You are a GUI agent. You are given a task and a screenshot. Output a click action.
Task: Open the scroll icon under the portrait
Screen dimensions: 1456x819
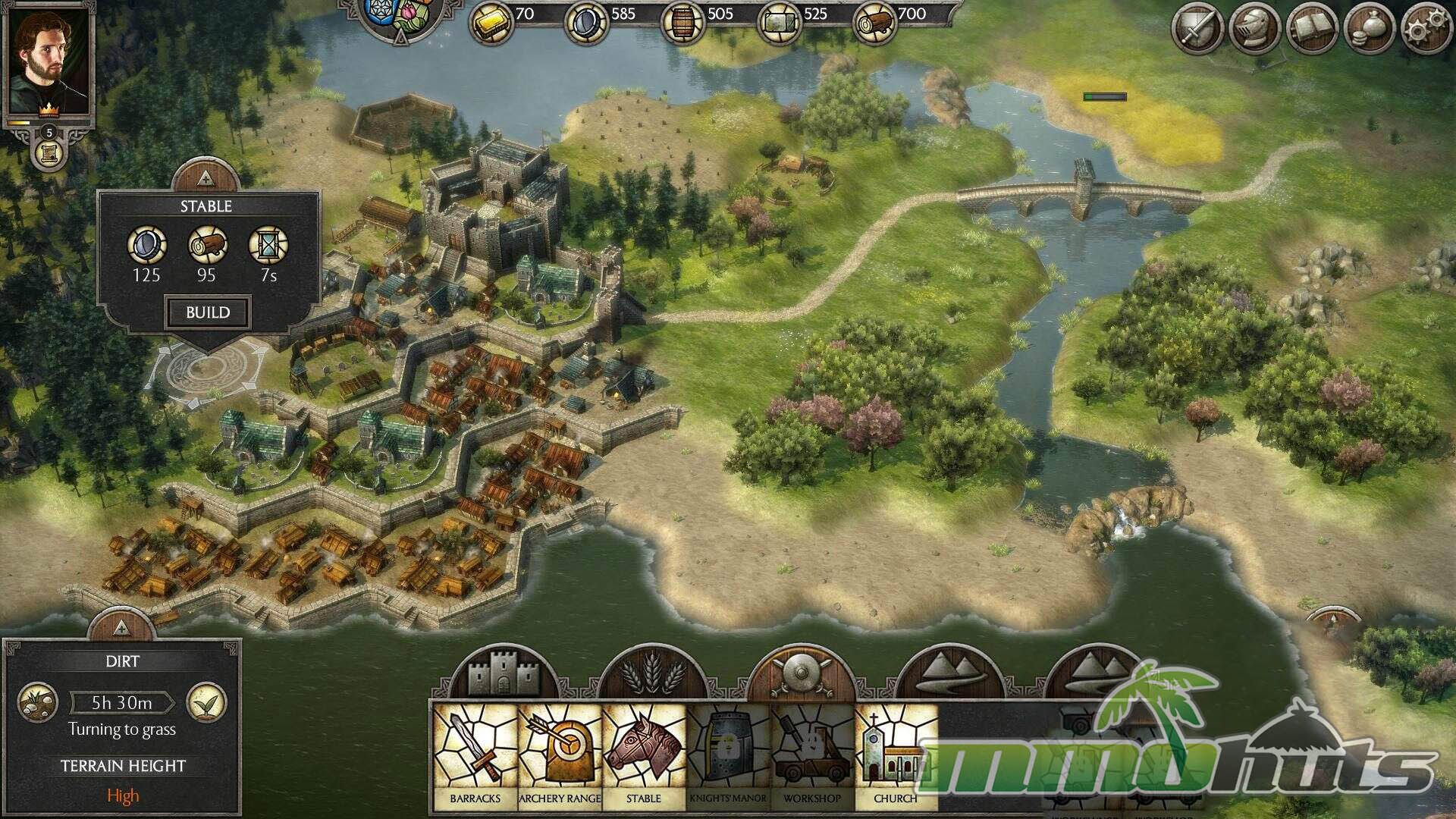[49, 154]
